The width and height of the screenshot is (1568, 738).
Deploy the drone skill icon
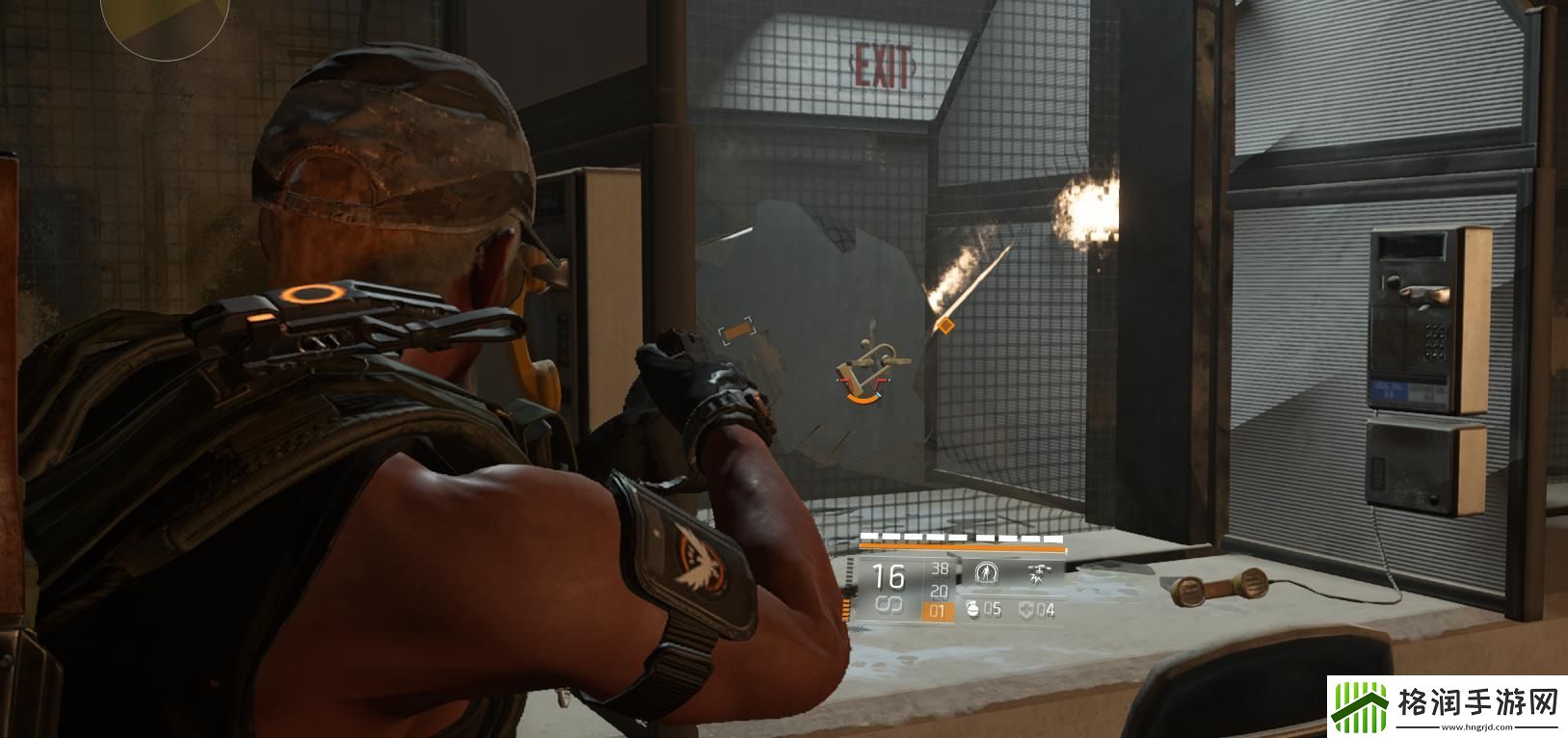coord(1038,574)
